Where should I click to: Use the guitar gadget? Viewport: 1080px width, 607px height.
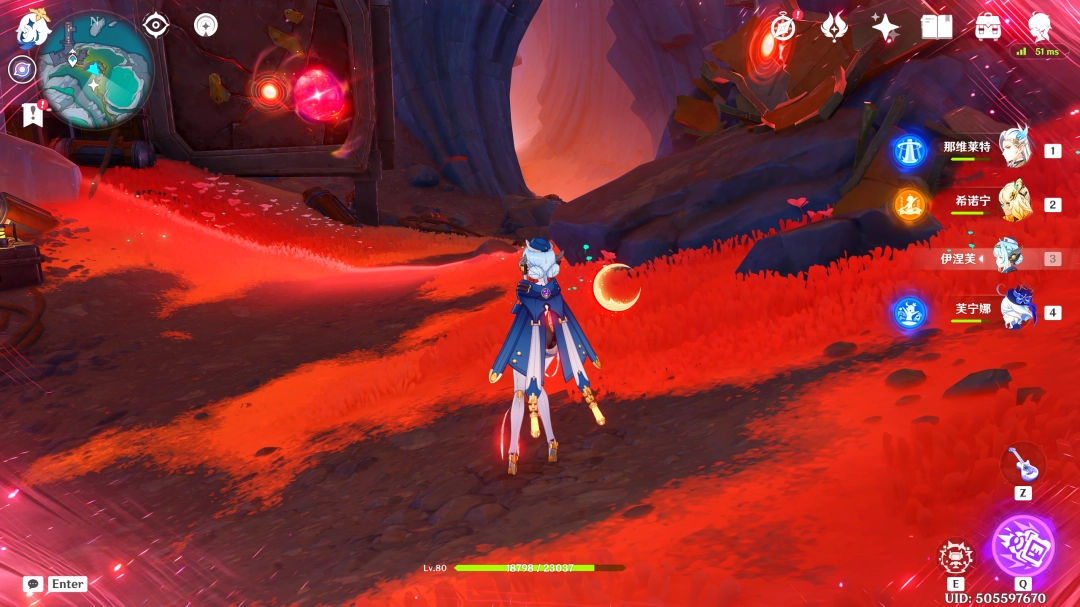1022,463
